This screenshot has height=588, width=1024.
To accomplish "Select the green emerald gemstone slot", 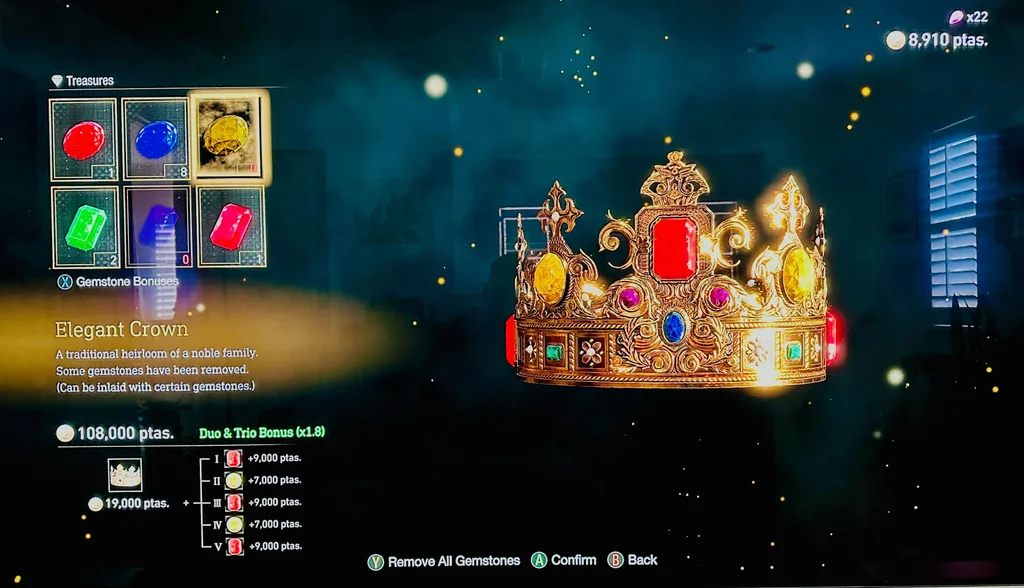I will point(84,227).
